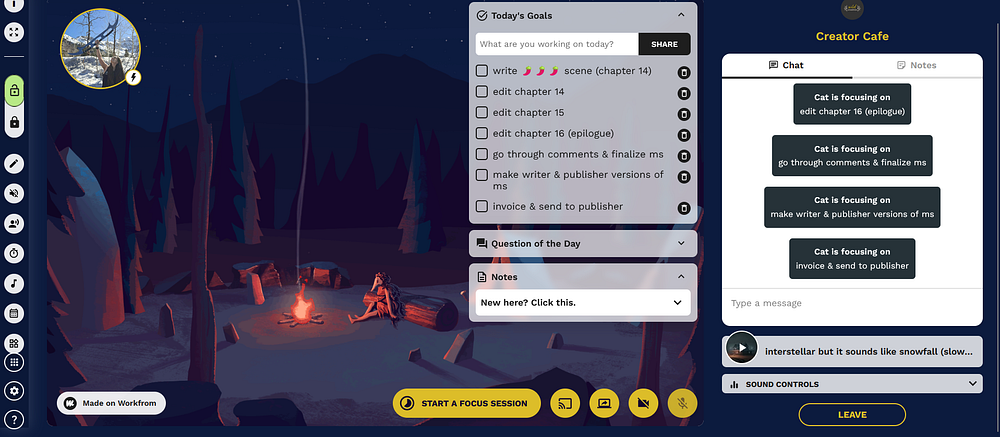The width and height of the screenshot is (1000, 437).
Task: Collapse the Today's Goals panel
Action: 681,16
